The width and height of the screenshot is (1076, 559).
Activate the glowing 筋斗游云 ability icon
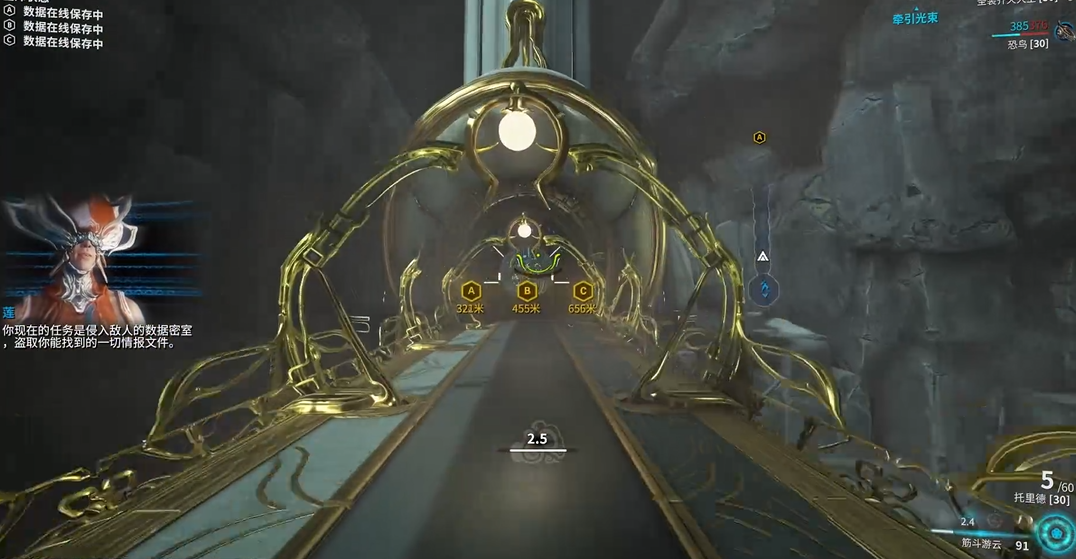1054,530
